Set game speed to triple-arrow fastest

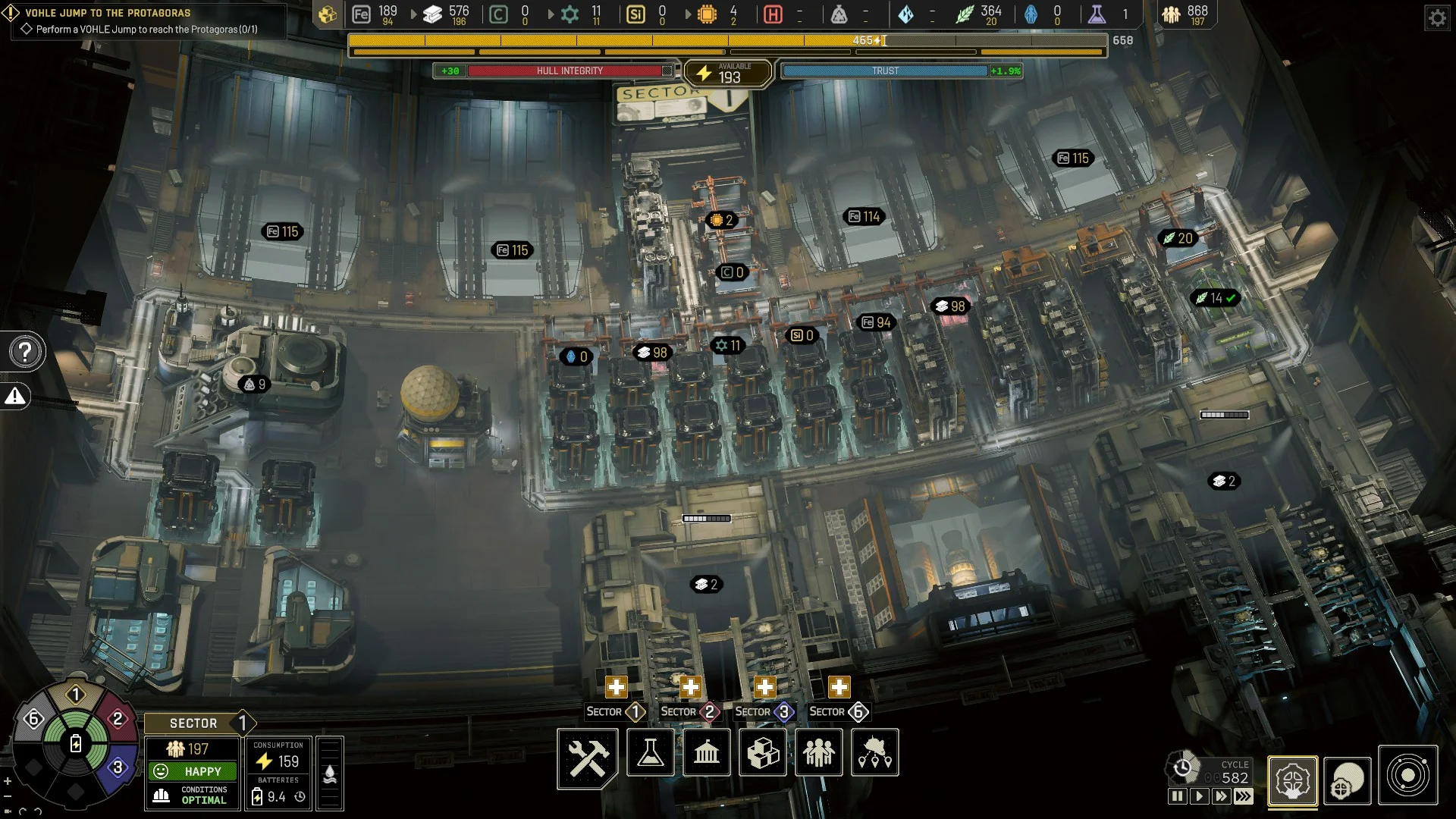[1243, 796]
